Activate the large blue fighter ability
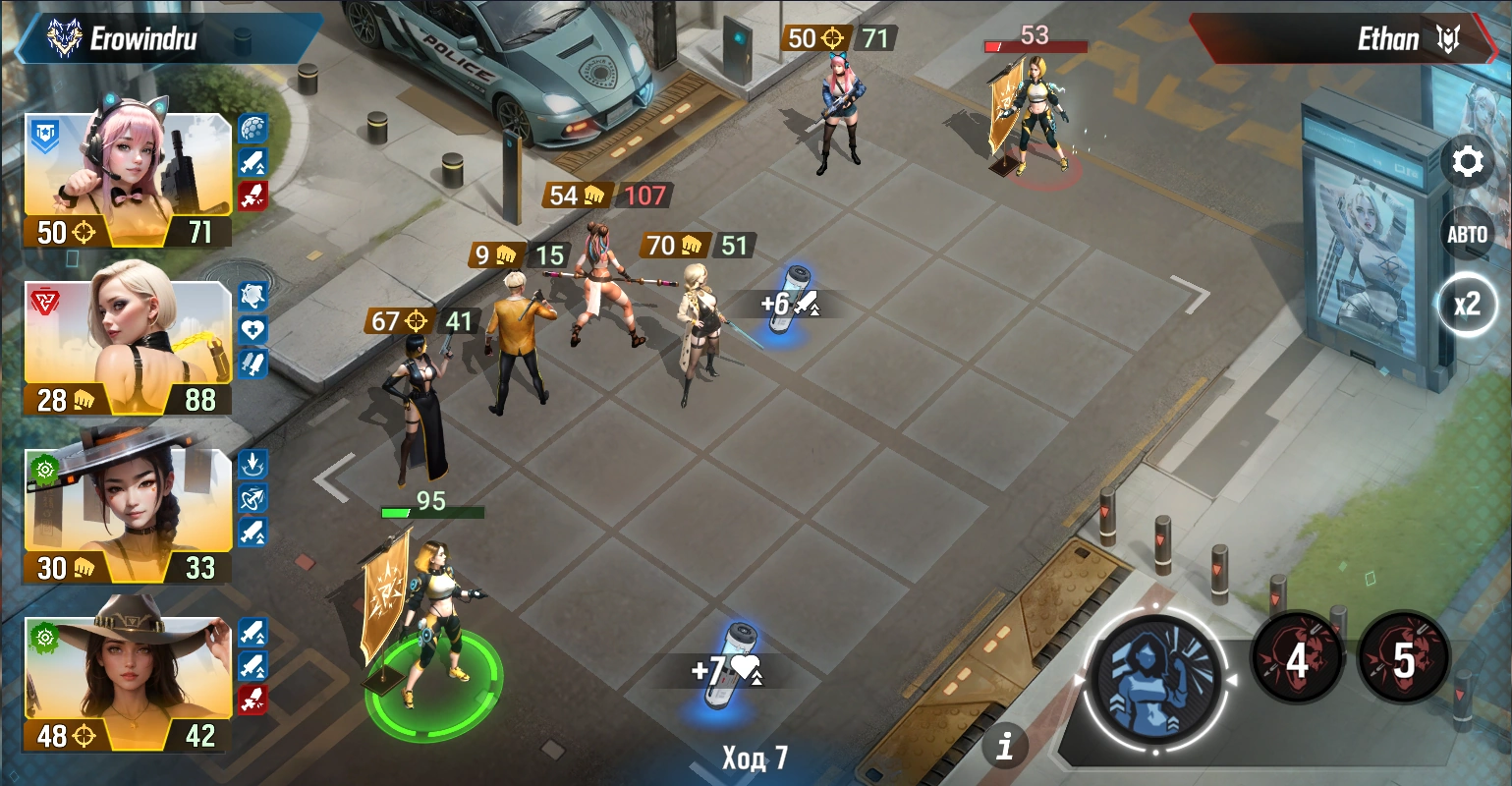Image resolution: width=1512 pixels, height=786 pixels. click(x=1152, y=677)
